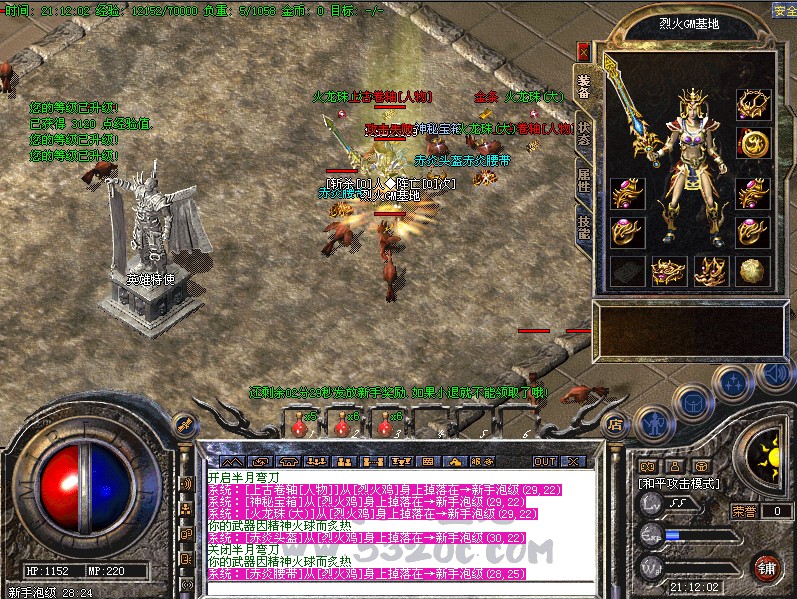Open the 店 shop button
This screenshot has height=599, width=797.
click(x=616, y=423)
